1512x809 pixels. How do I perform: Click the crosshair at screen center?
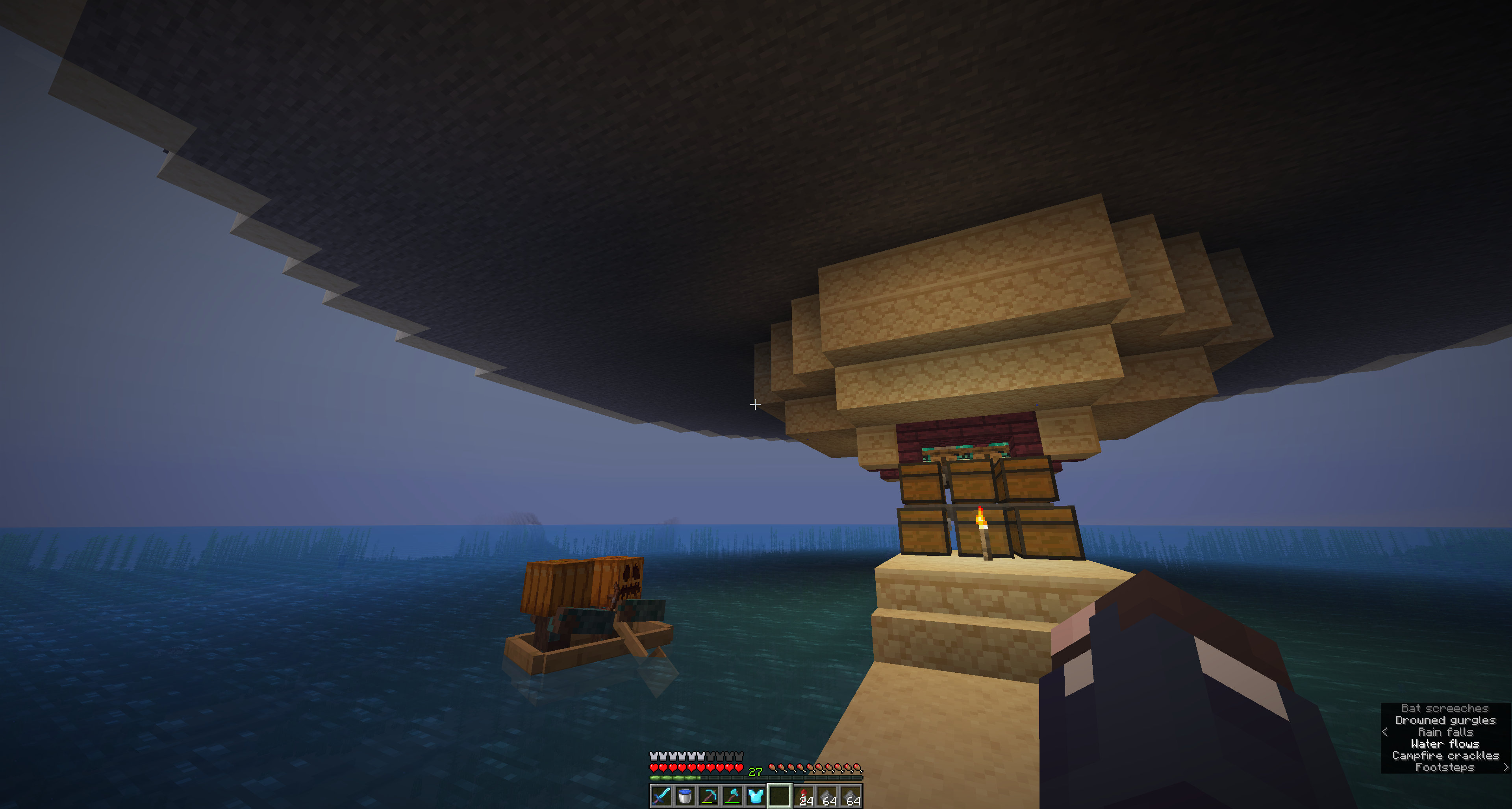pyautogui.click(x=756, y=405)
